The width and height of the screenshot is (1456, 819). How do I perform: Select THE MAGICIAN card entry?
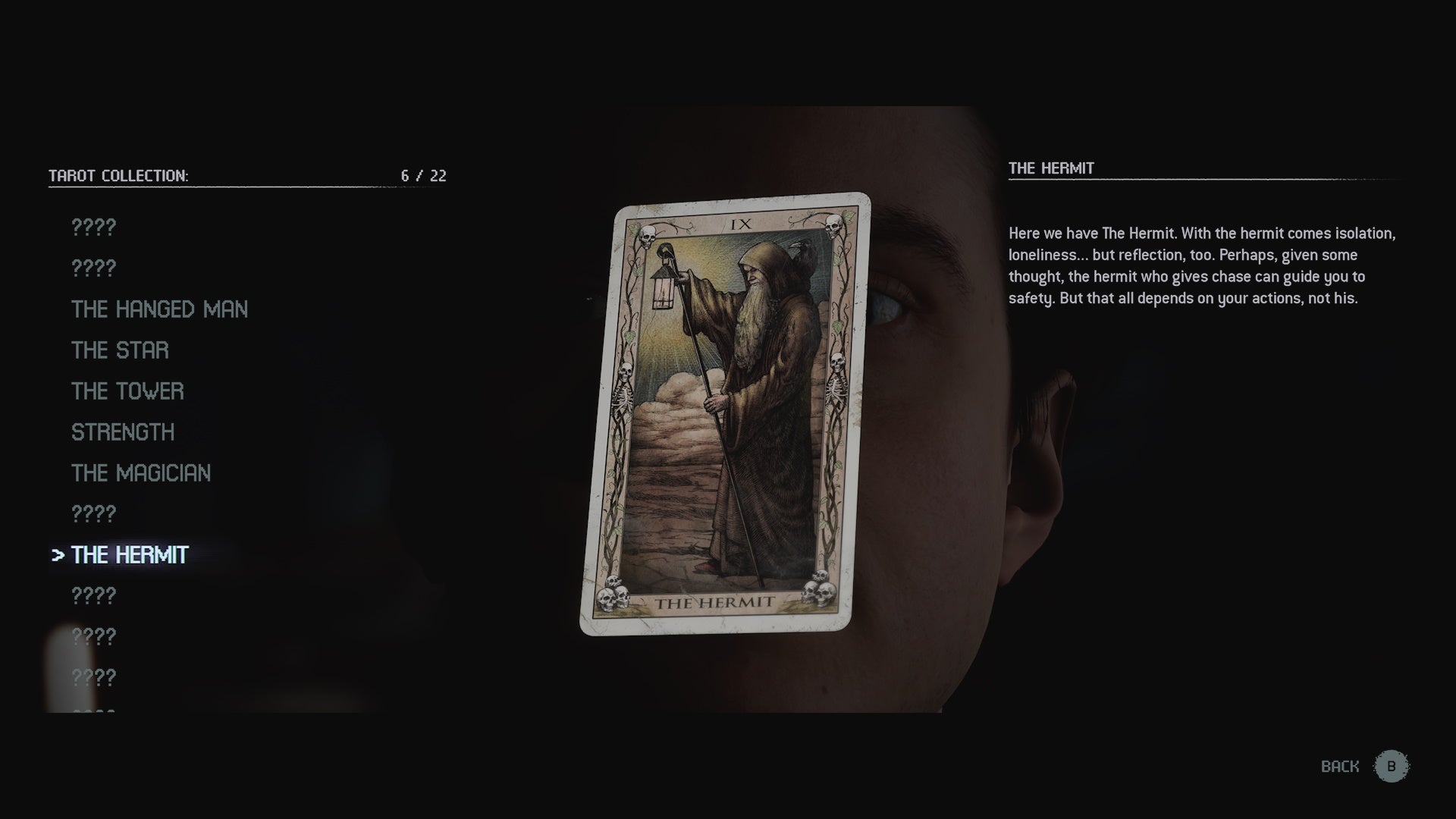coord(140,472)
